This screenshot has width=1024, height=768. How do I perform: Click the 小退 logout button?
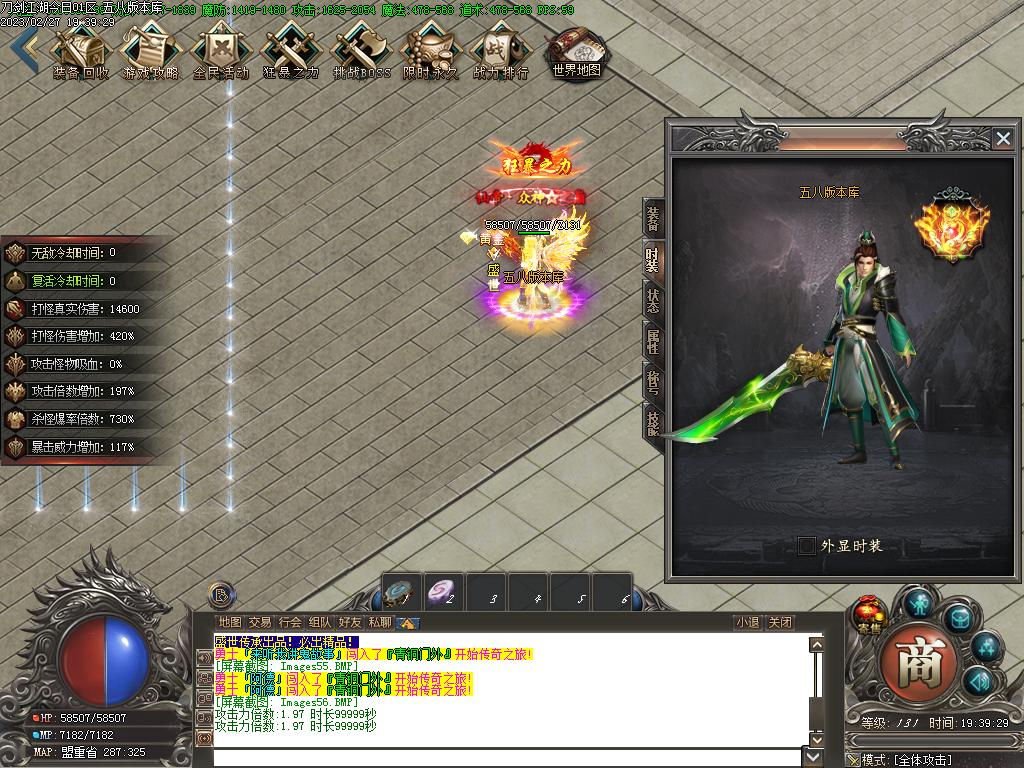point(747,622)
